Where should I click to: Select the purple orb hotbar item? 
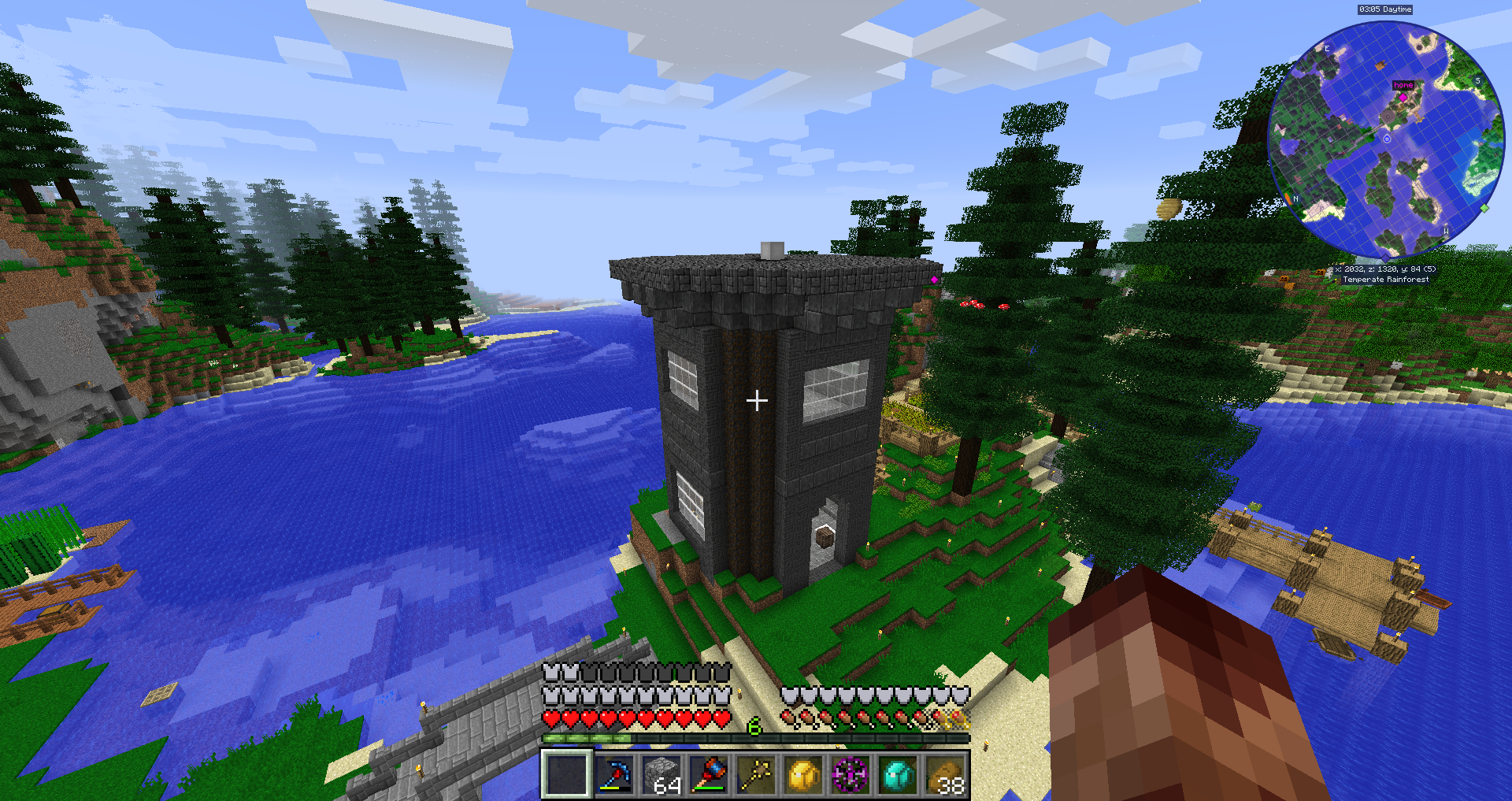[x=850, y=774]
